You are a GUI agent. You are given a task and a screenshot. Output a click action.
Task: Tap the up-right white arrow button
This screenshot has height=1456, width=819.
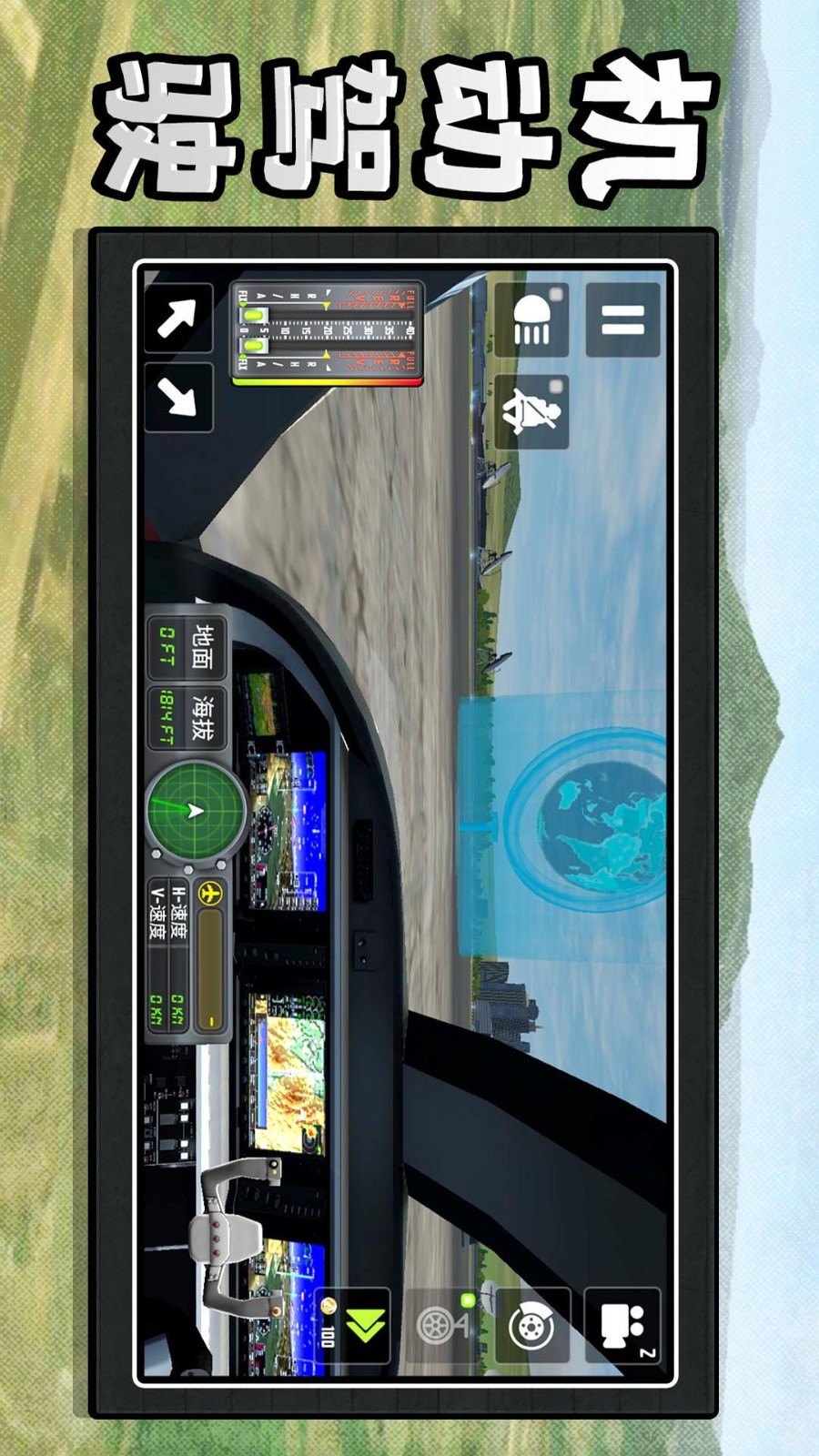click(x=178, y=318)
